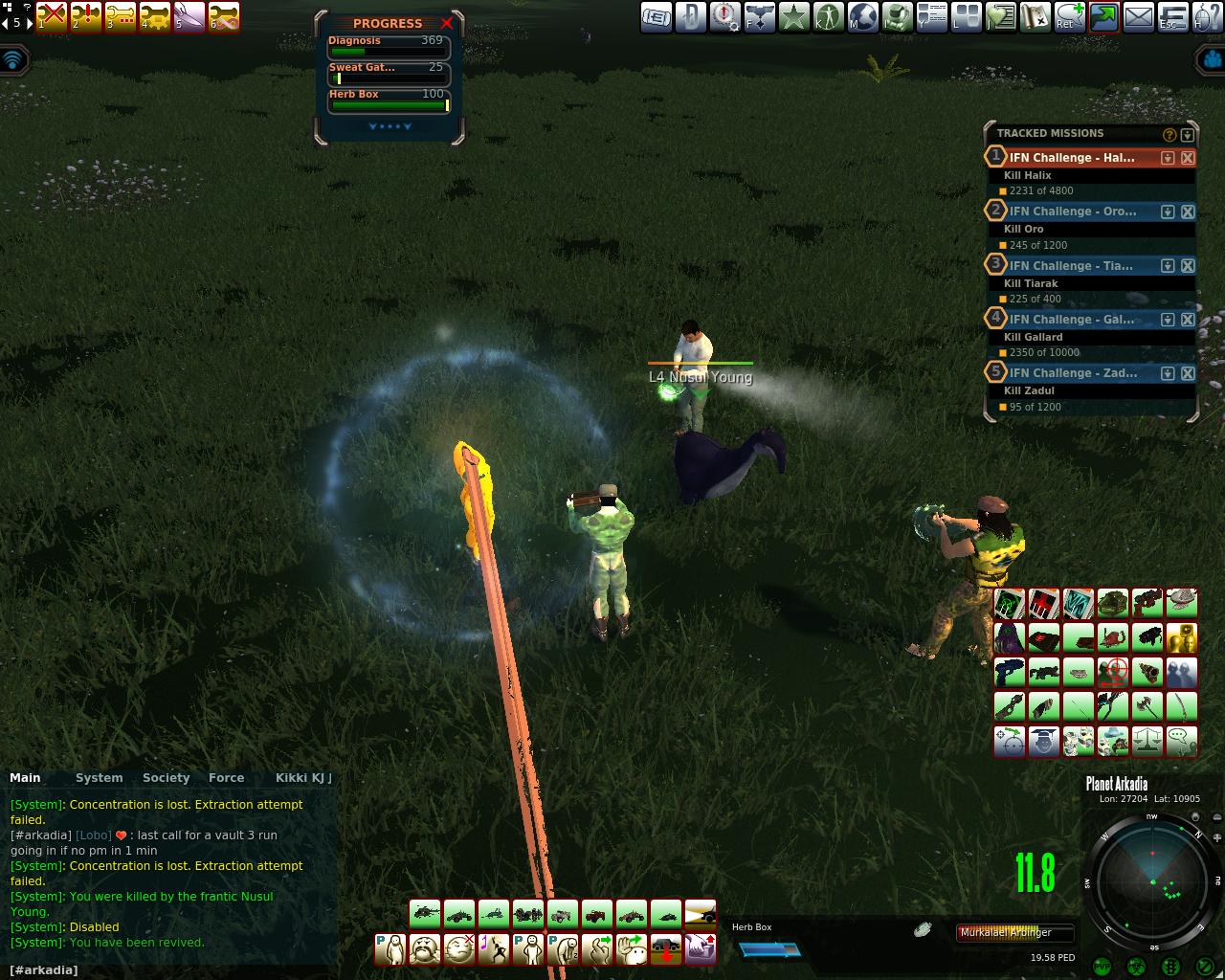Select the axe weapon slot
1225x980 pixels.
click(1147, 707)
